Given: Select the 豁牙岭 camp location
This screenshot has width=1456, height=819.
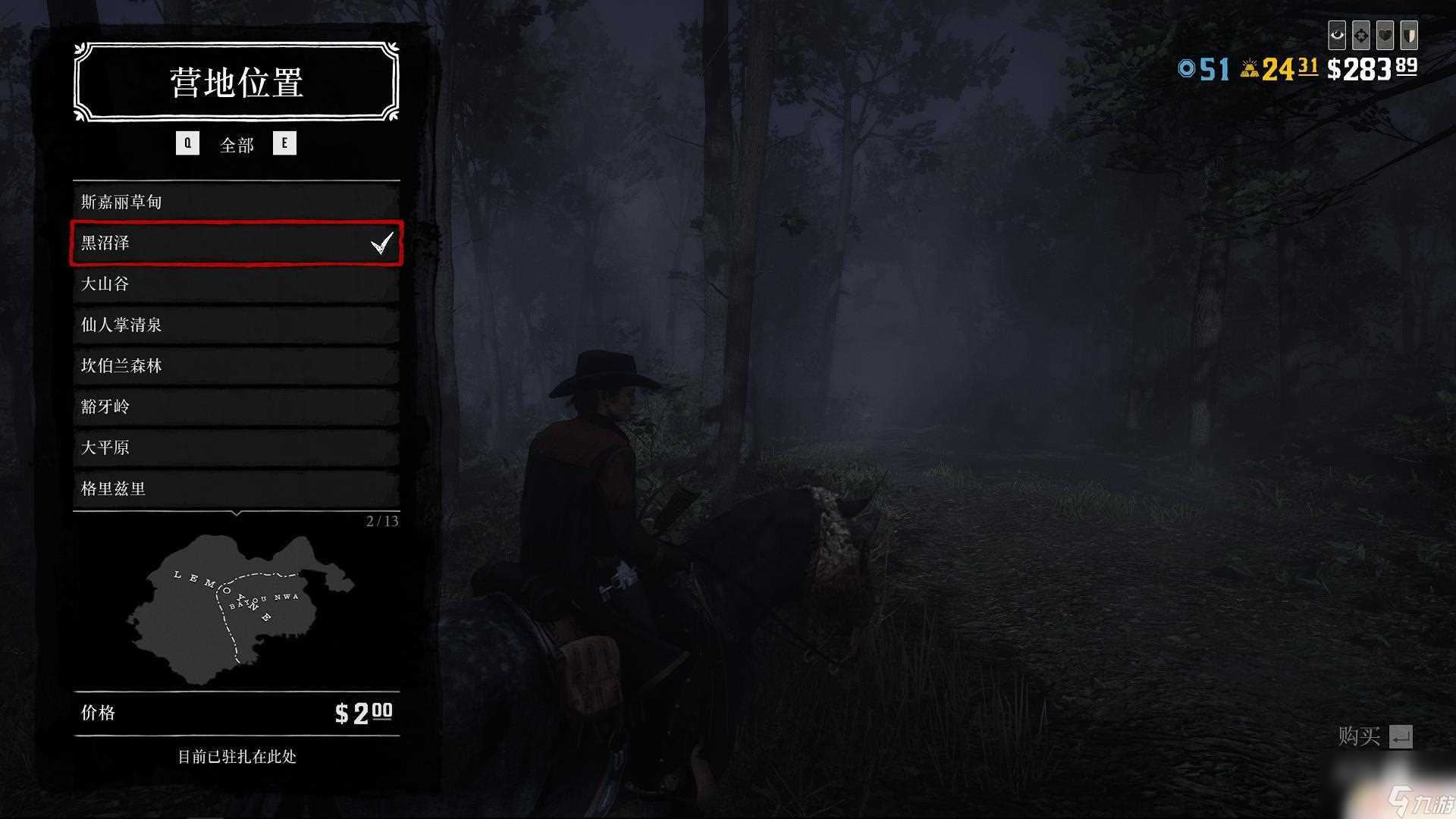Looking at the screenshot, I should click(x=236, y=406).
